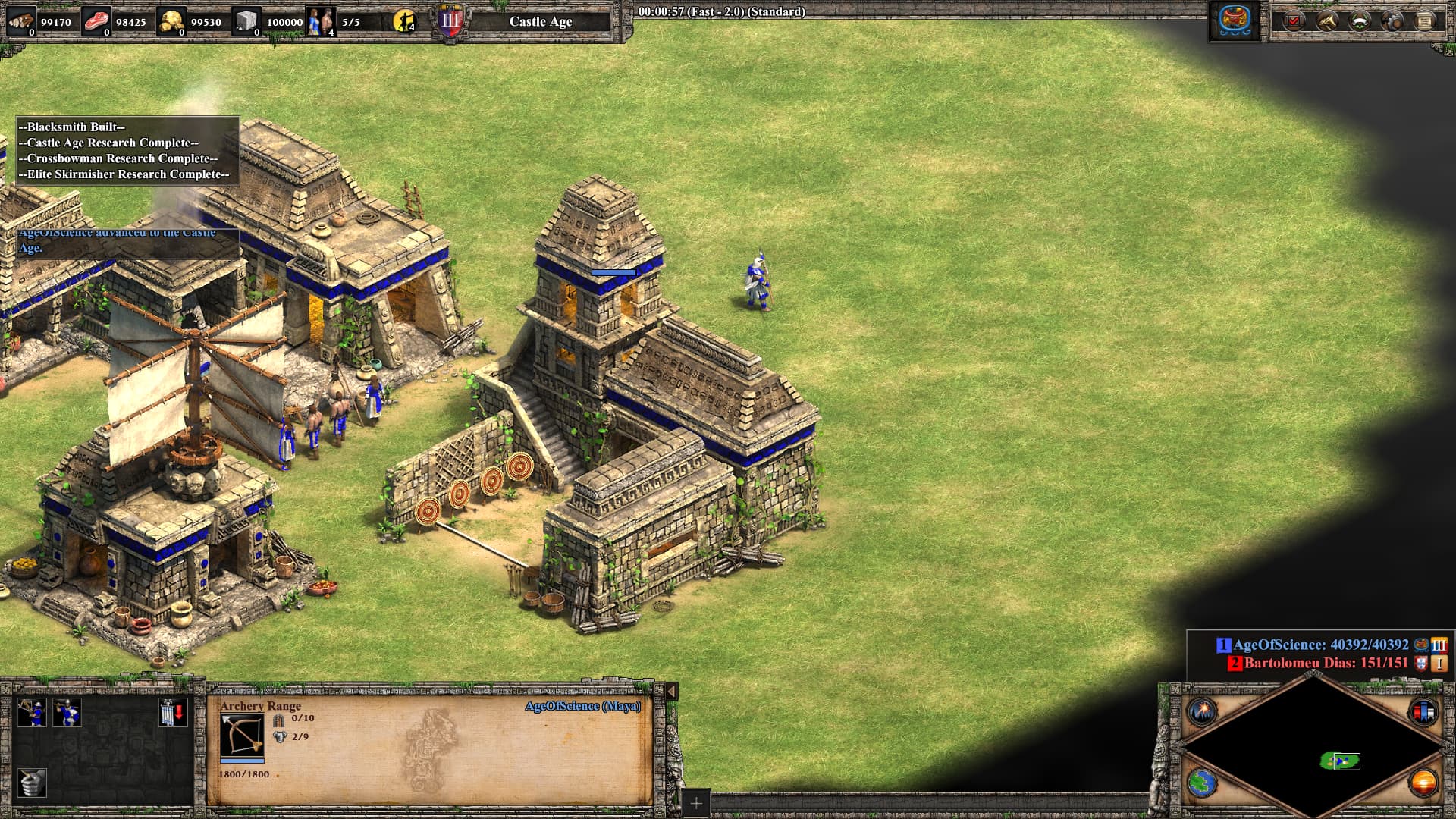Activate the minimap flare signal button
This screenshot has width=1456, height=819.
tap(1202, 711)
